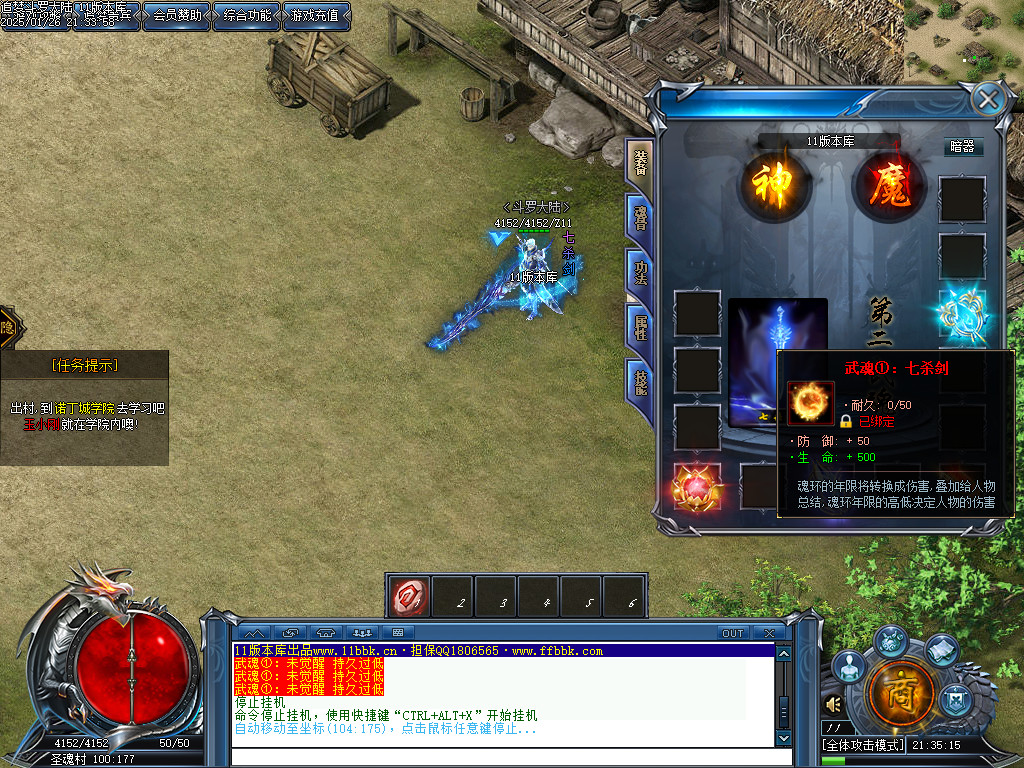Image resolution: width=1024 pixels, height=768 pixels.
Task: Click the OUT button on chat bar
Action: point(733,633)
